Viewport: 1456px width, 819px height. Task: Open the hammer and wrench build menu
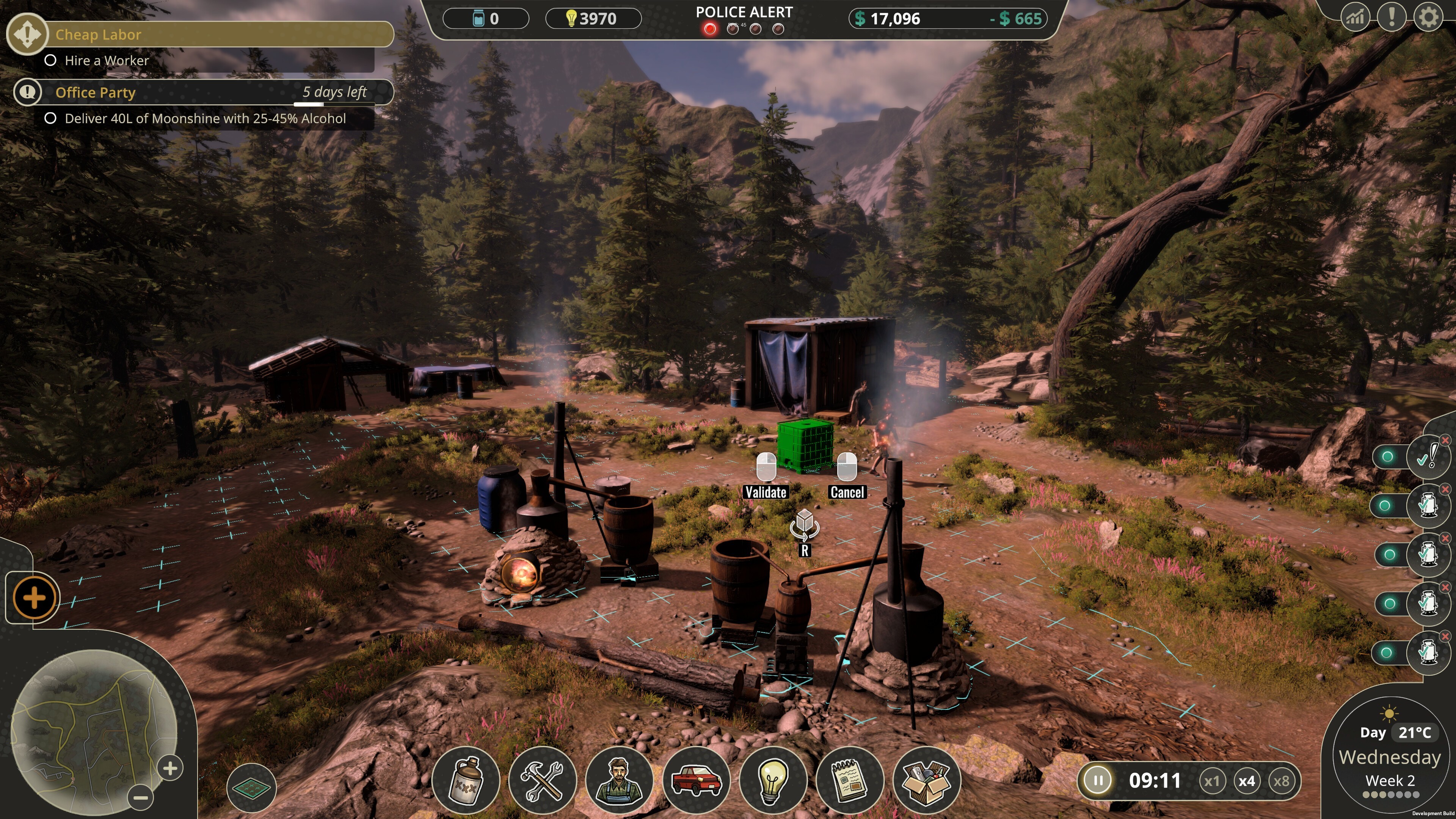tap(543, 781)
